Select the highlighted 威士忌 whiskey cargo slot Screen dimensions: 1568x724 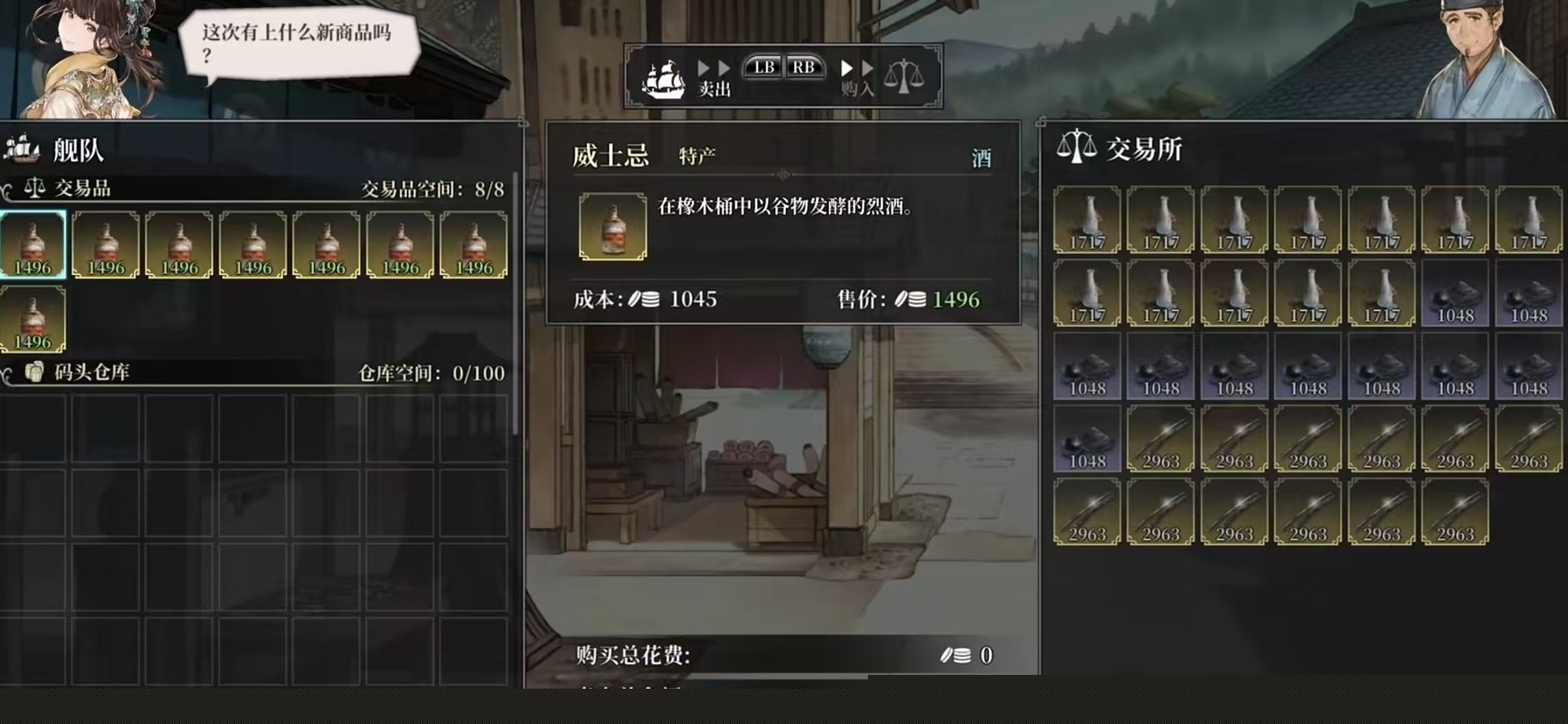(33, 245)
